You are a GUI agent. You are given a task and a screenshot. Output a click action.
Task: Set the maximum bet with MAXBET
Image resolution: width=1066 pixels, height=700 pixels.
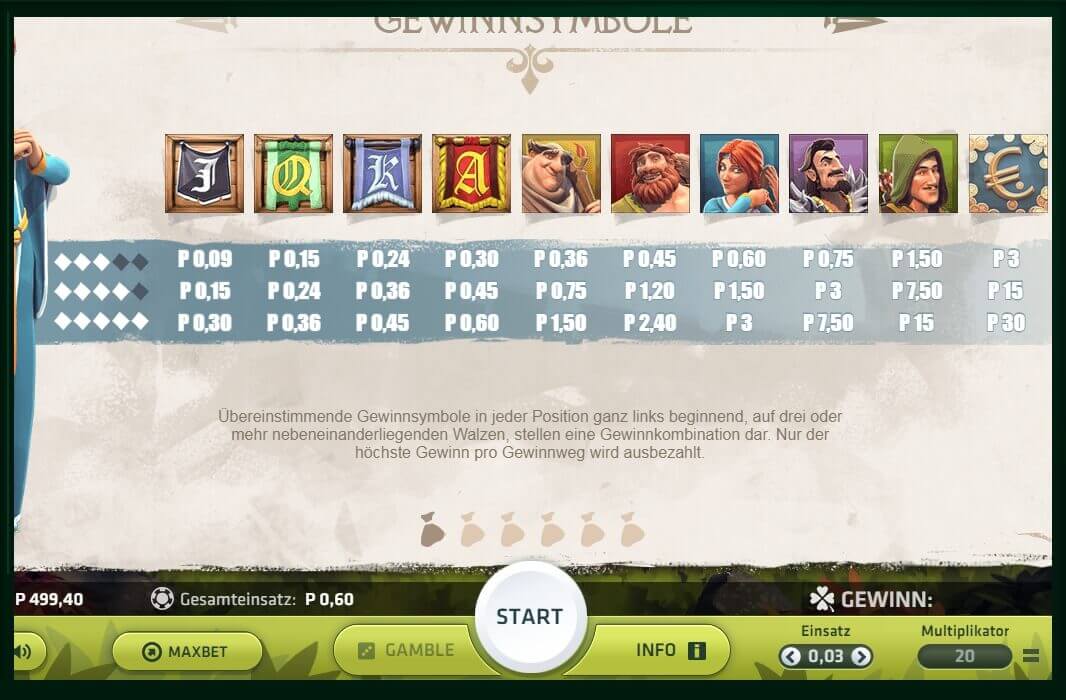tap(187, 651)
